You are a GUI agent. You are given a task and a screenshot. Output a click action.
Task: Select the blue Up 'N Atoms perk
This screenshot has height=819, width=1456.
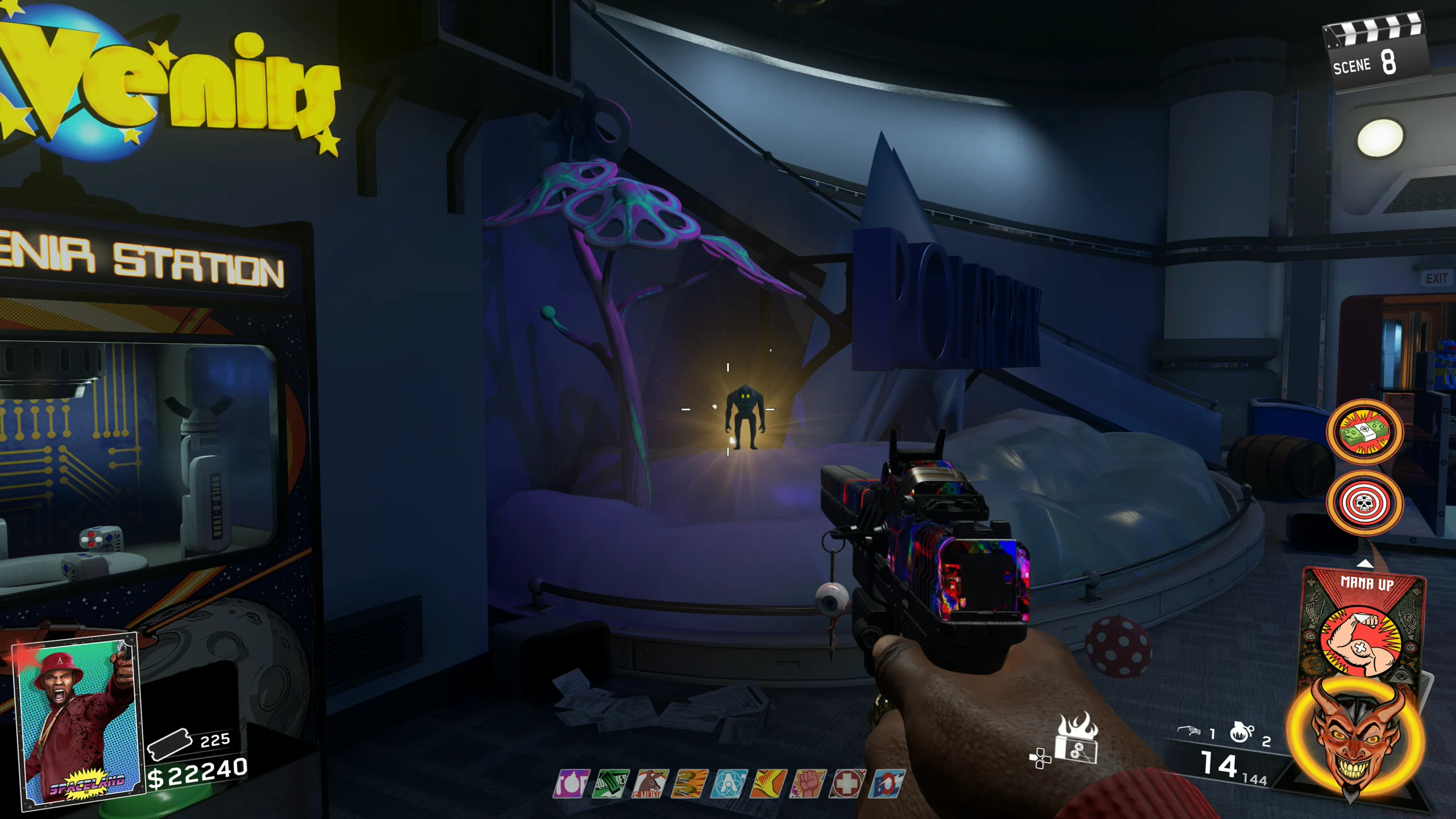point(729,784)
